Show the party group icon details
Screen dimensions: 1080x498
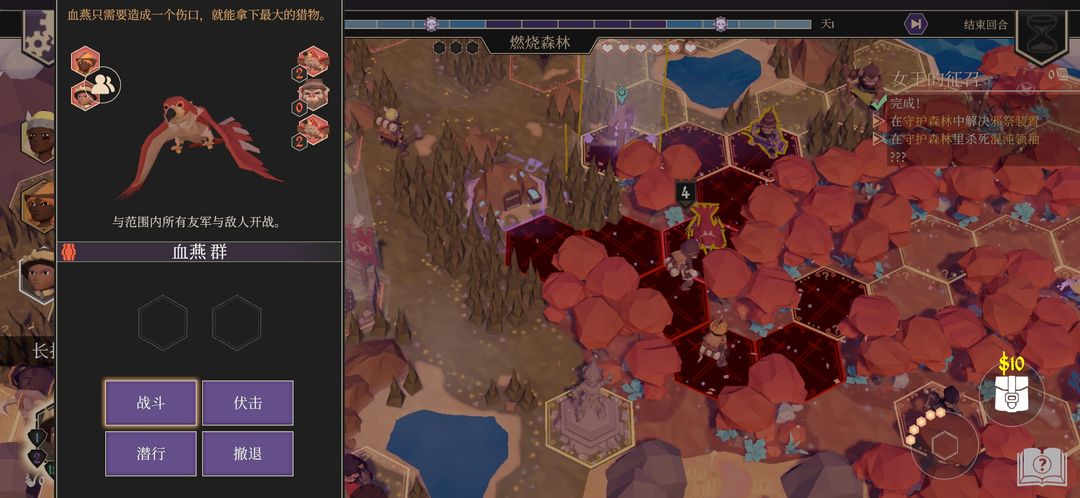(104, 85)
